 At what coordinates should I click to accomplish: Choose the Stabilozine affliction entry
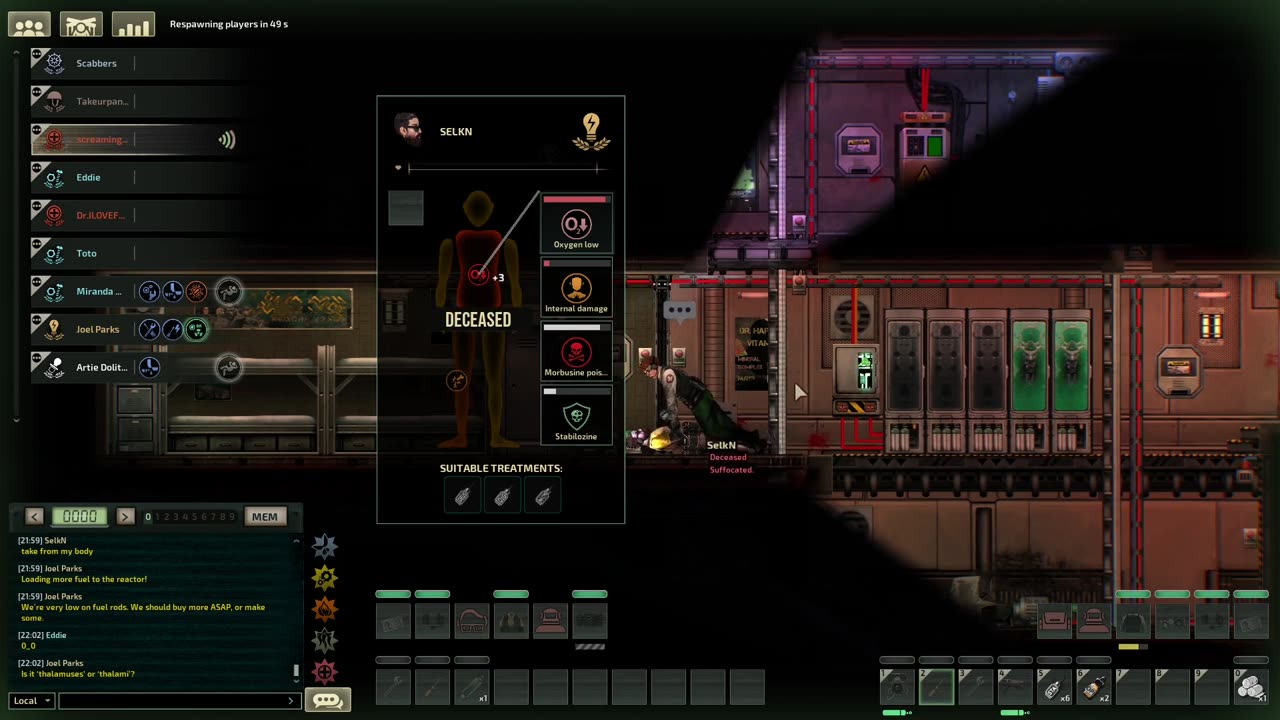pyautogui.click(x=576, y=417)
